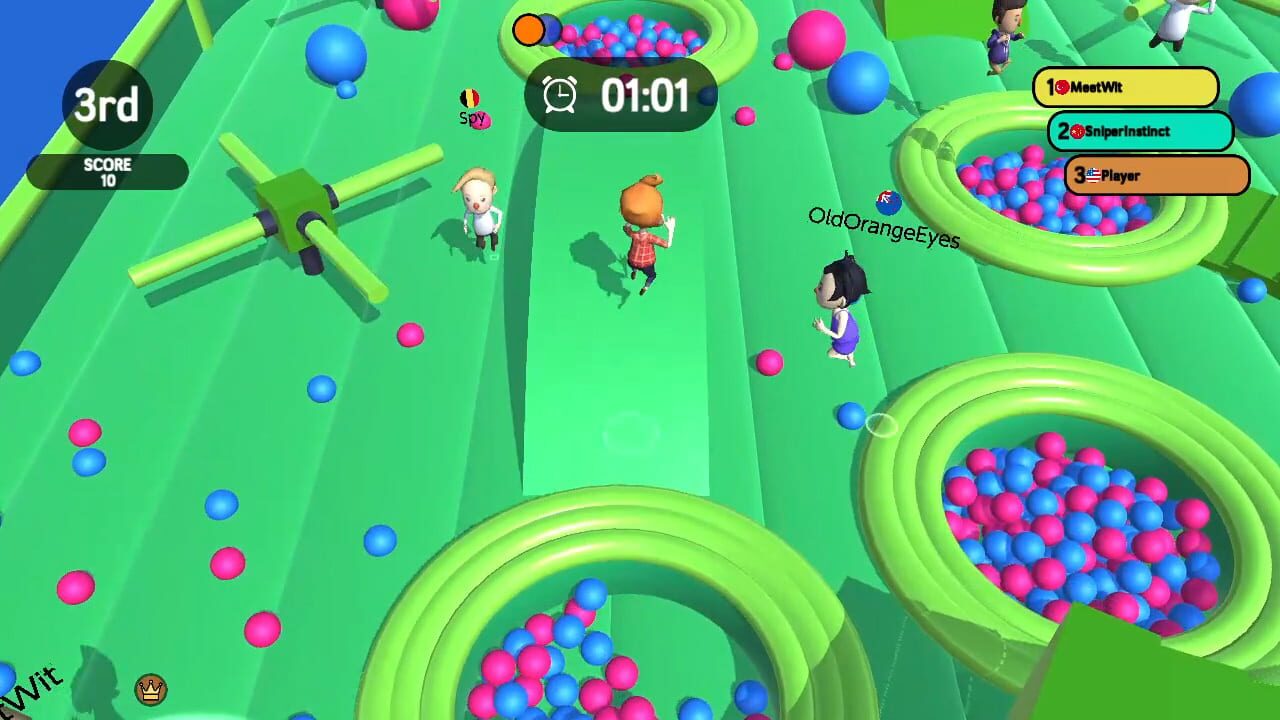1280x720 pixels.
Task: Click the Australian flag near OldOrangeEyes
Action: click(888, 200)
